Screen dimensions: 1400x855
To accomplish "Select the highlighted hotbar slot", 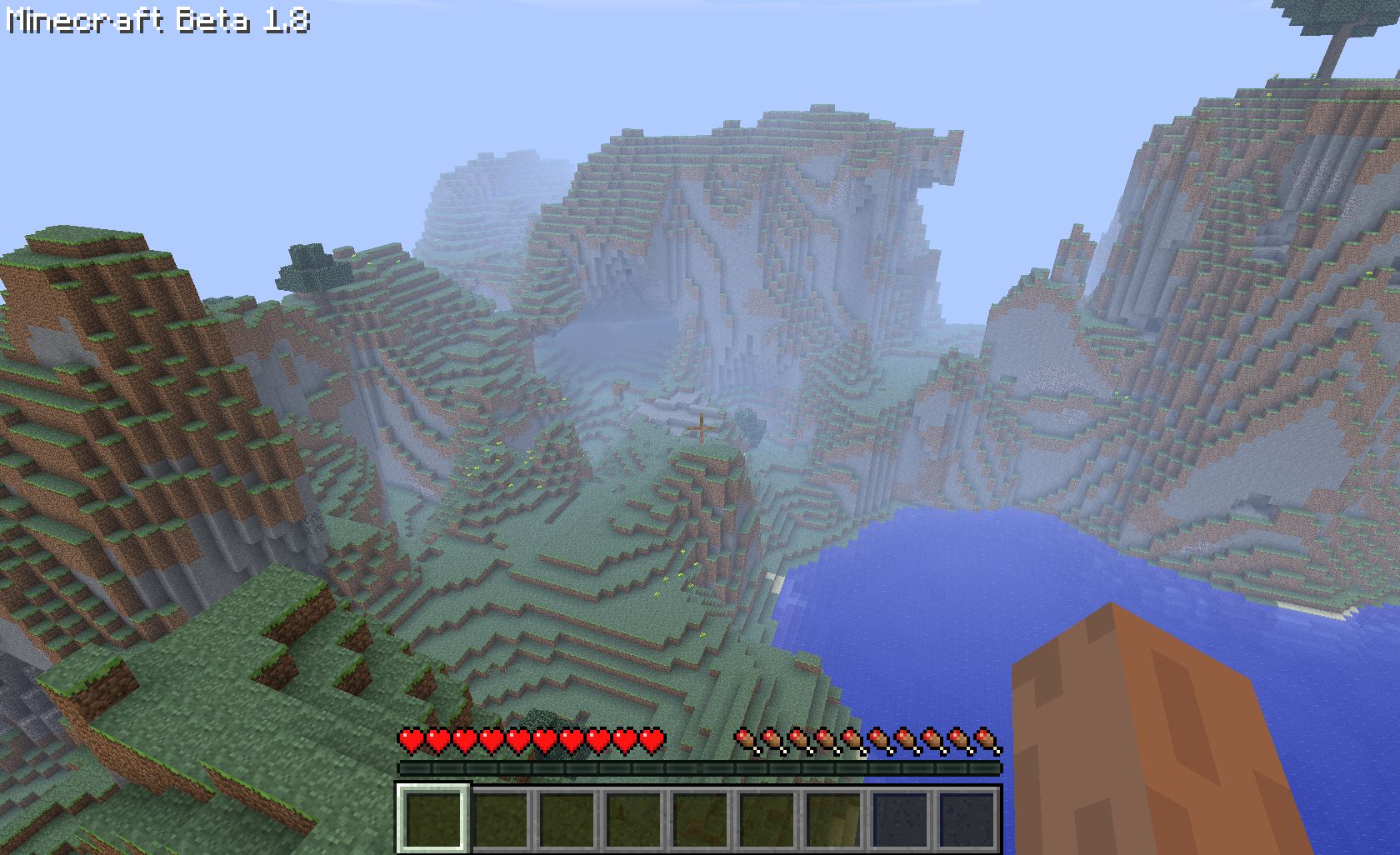I will coord(432,817).
